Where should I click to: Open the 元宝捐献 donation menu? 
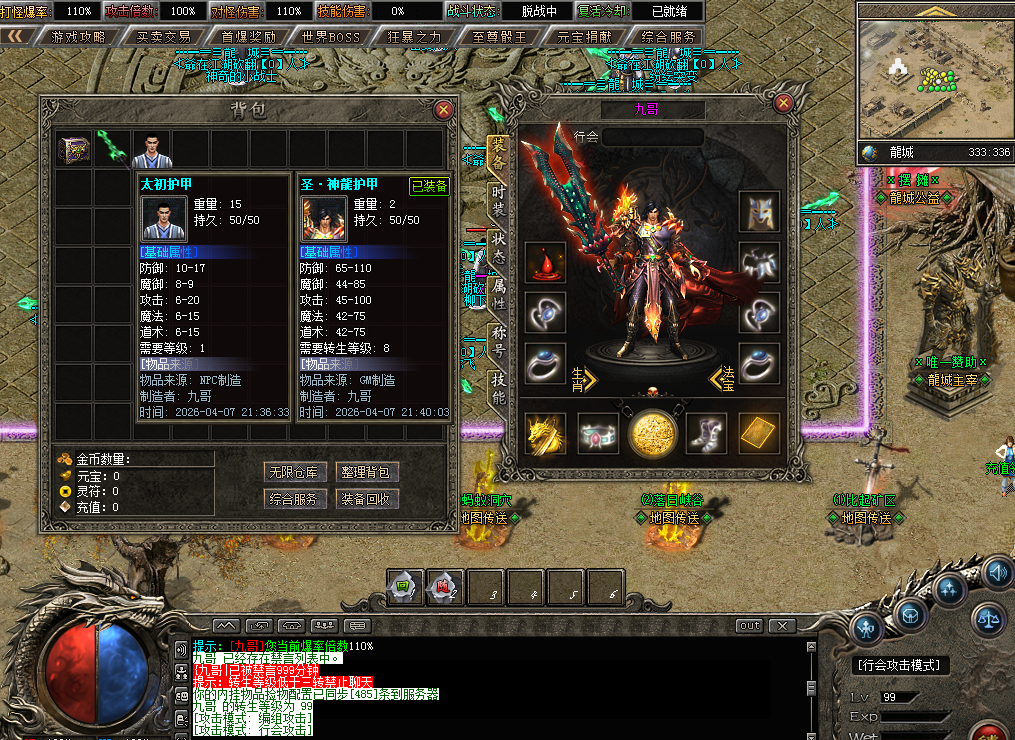[585, 37]
